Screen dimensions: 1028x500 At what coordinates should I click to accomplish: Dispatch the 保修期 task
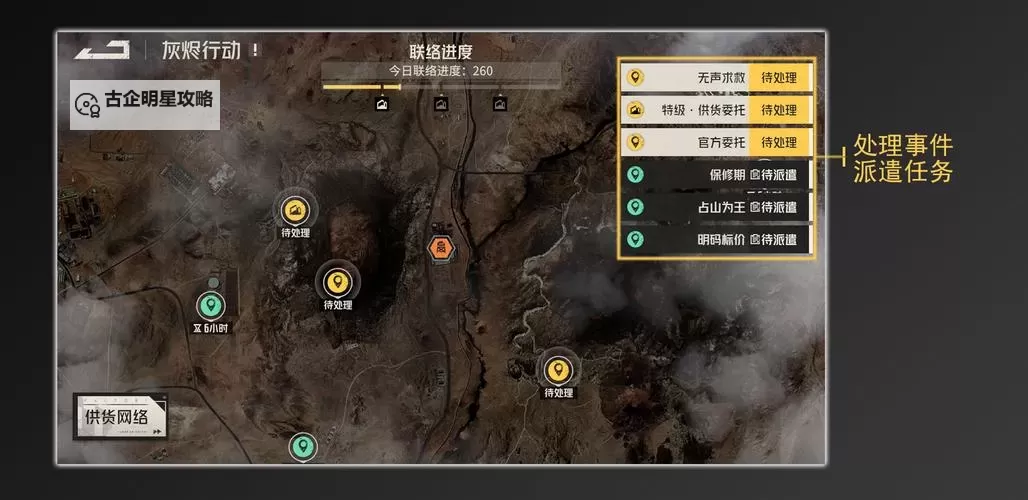(773, 175)
